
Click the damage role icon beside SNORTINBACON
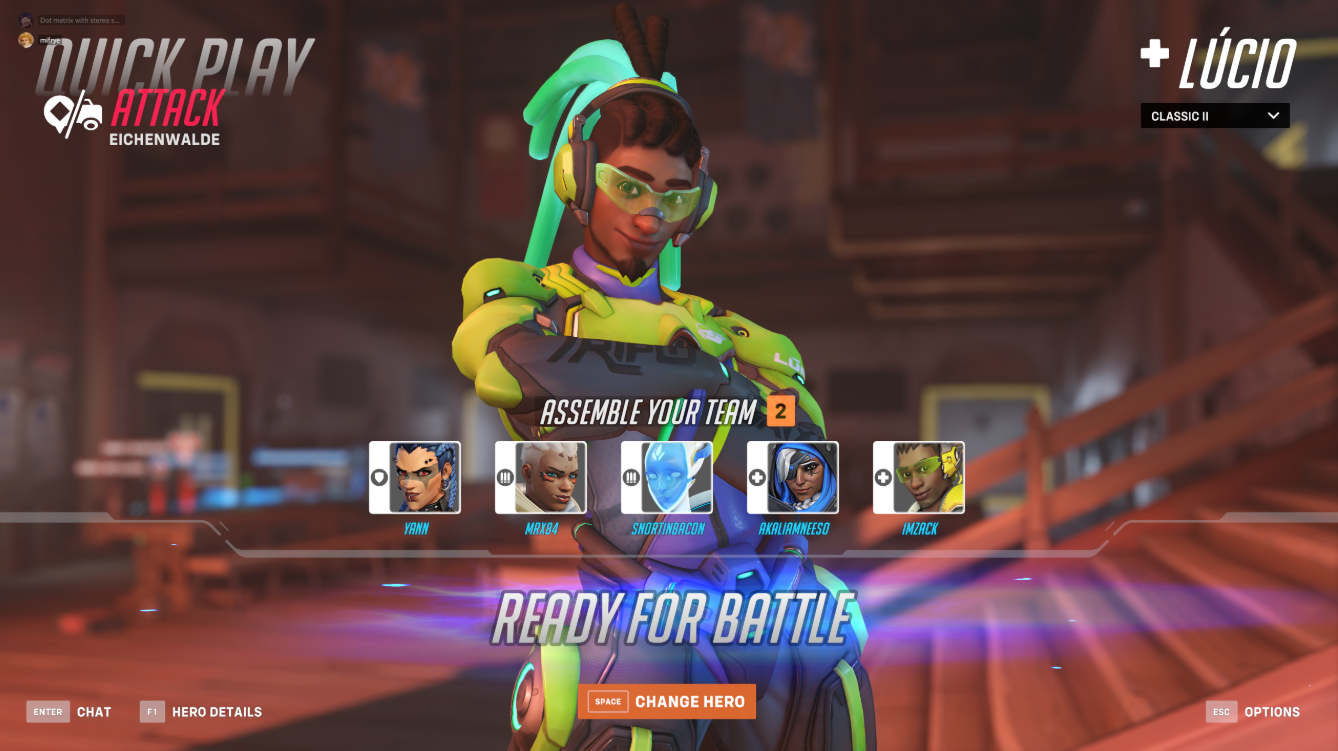[x=630, y=477]
